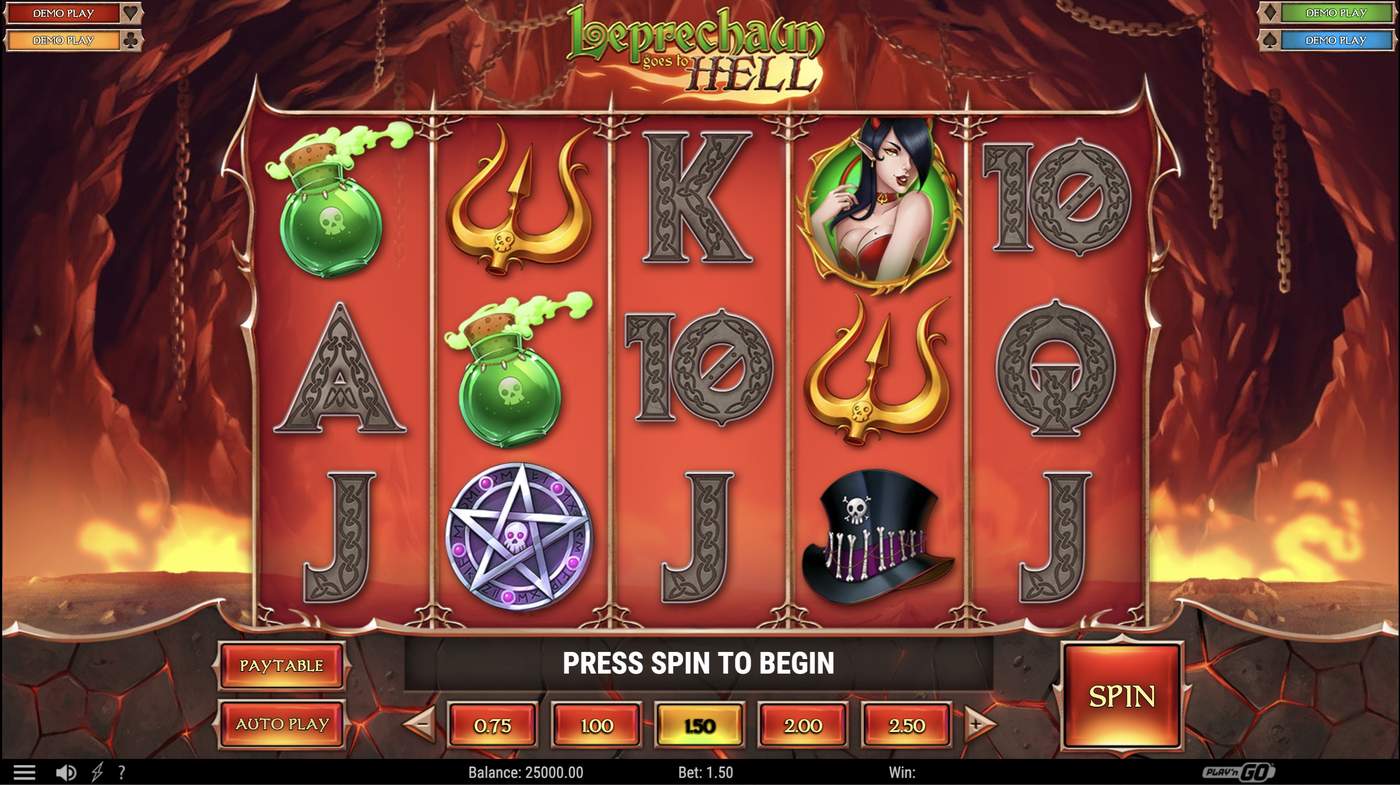Image resolution: width=1400 pixels, height=785 pixels.
Task: Mute the game sound via speaker icon
Action: click(x=66, y=771)
